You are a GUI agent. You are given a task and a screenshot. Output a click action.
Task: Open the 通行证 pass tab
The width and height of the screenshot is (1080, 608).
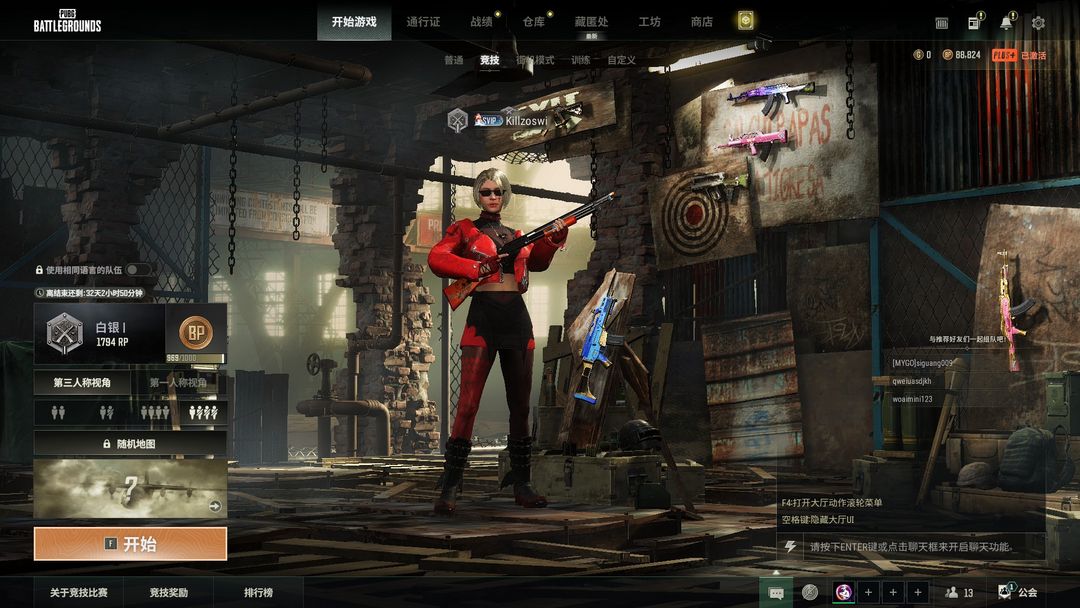click(423, 22)
